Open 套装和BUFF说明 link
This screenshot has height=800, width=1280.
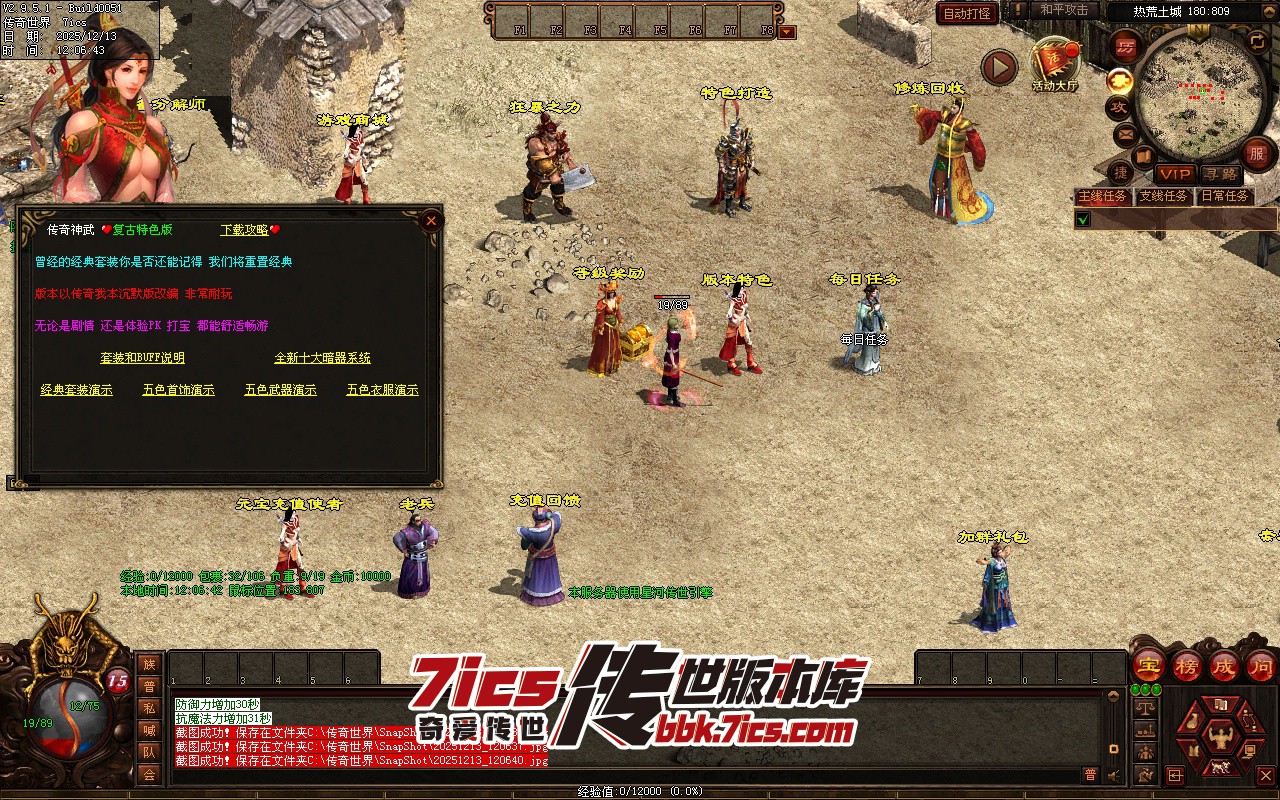(142, 358)
